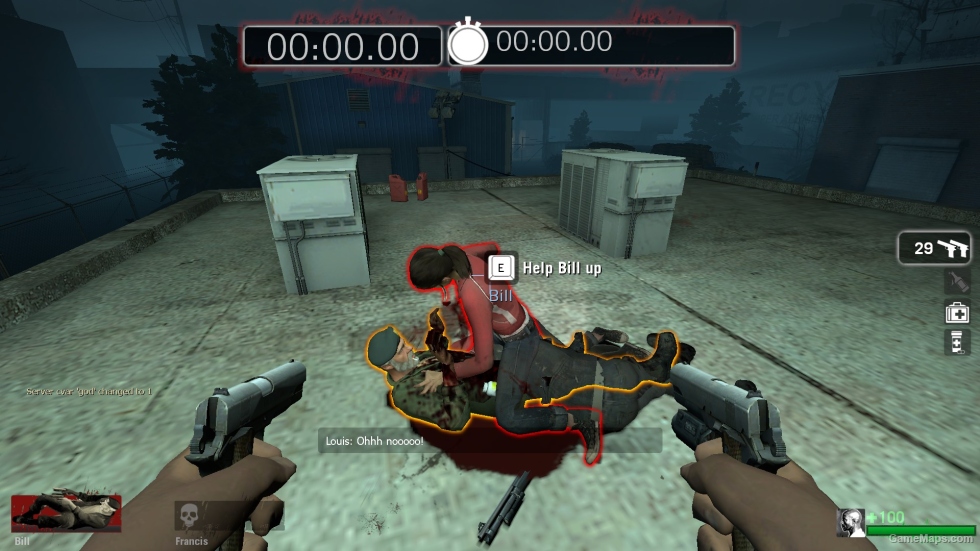Click Bill's incapacitated teammate panel
This screenshot has width=980, height=551.
pyautogui.click(x=66, y=514)
